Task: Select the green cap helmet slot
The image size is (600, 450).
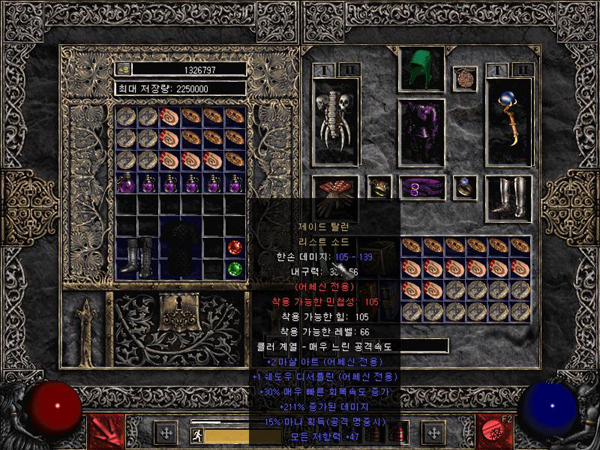Action: (420, 68)
